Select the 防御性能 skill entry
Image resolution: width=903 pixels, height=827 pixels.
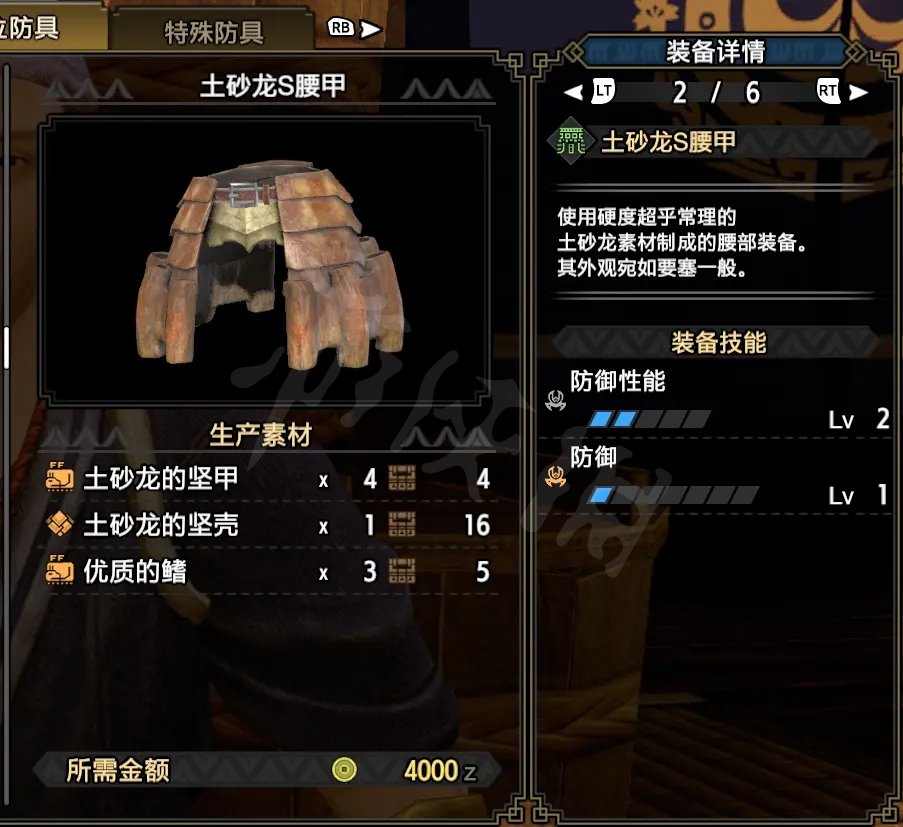click(x=718, y=399)
